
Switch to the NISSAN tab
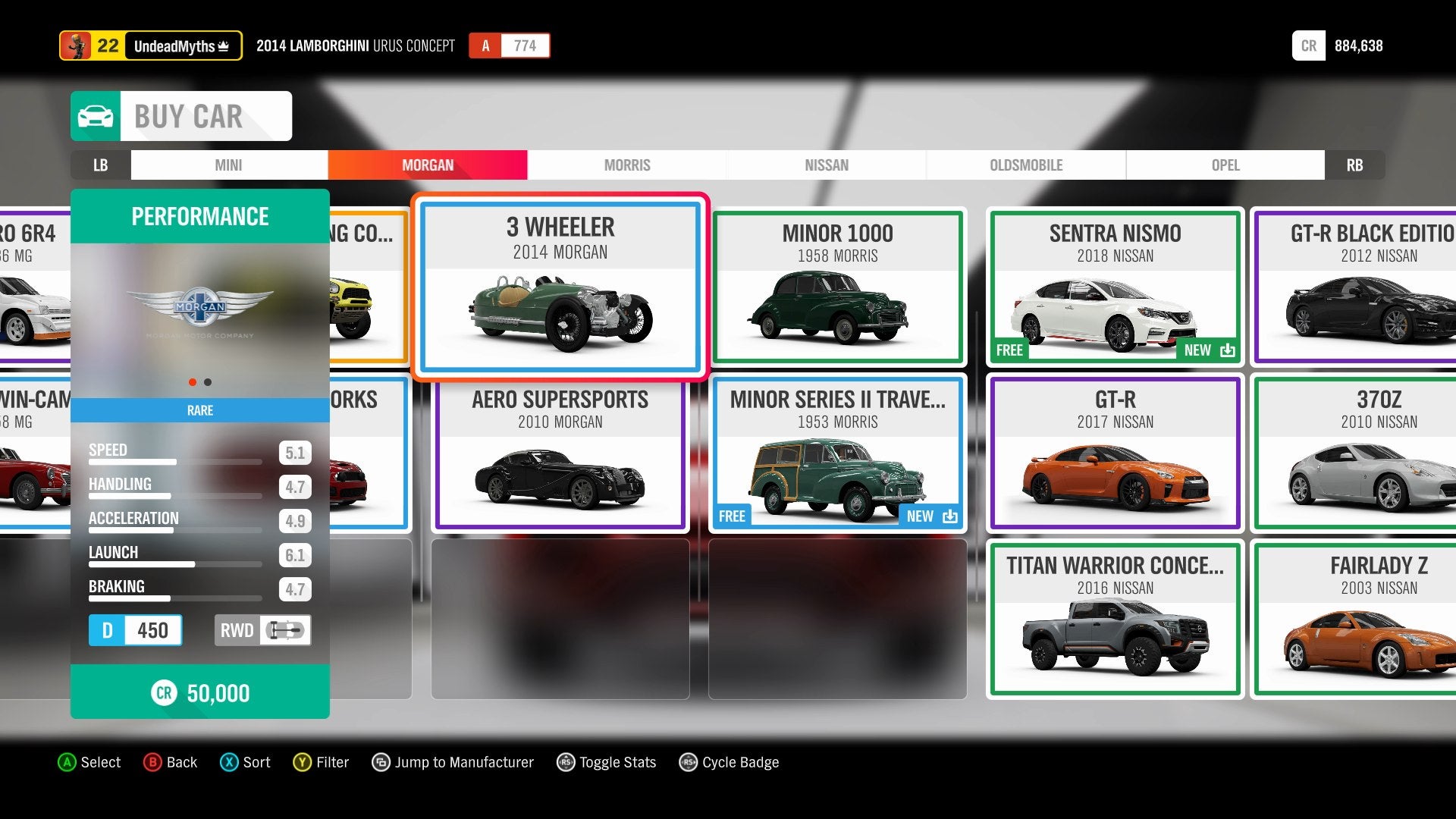tap(827, 165)
